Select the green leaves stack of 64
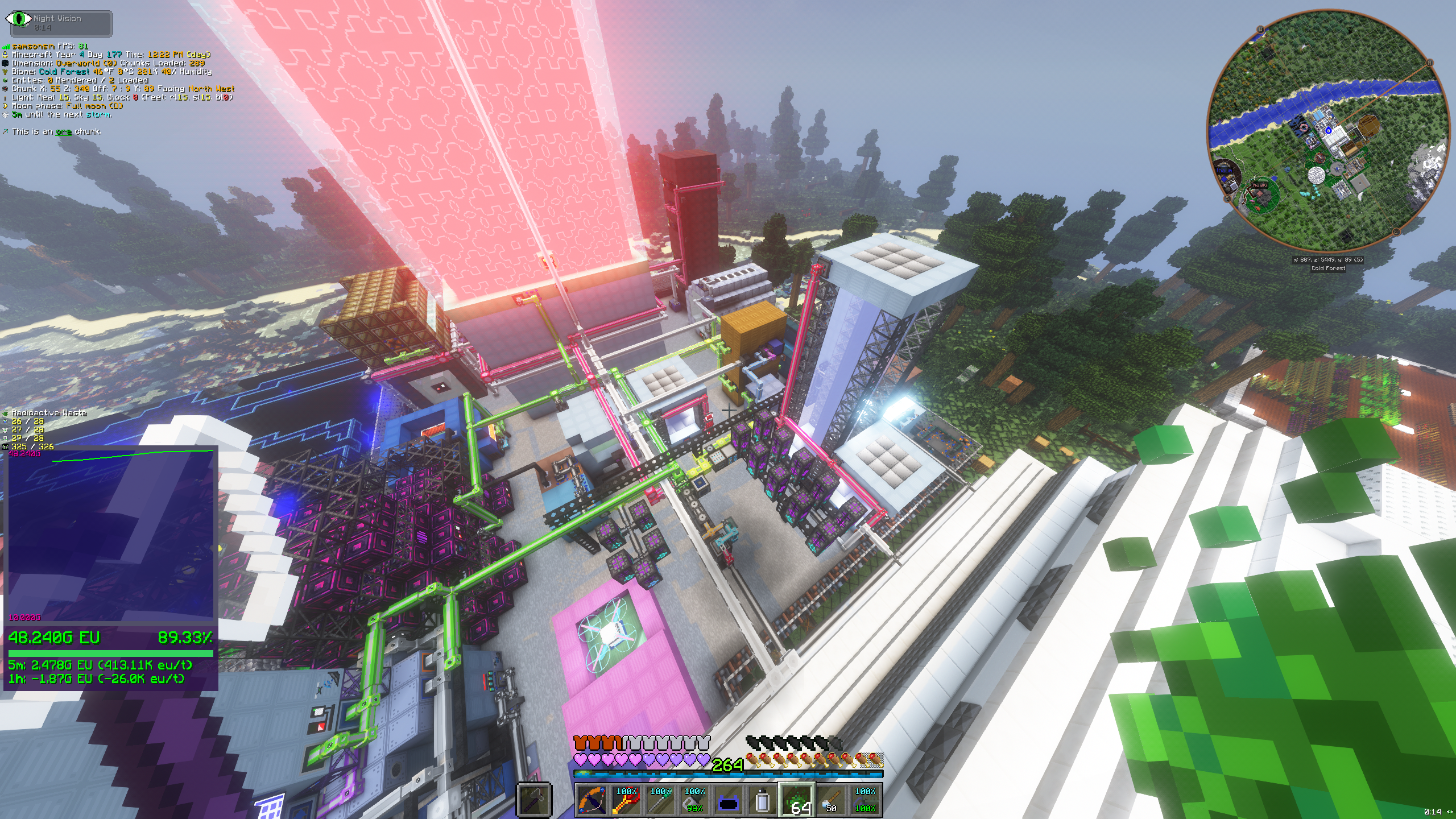This screenshot has height=819, width=1456. 797,800
